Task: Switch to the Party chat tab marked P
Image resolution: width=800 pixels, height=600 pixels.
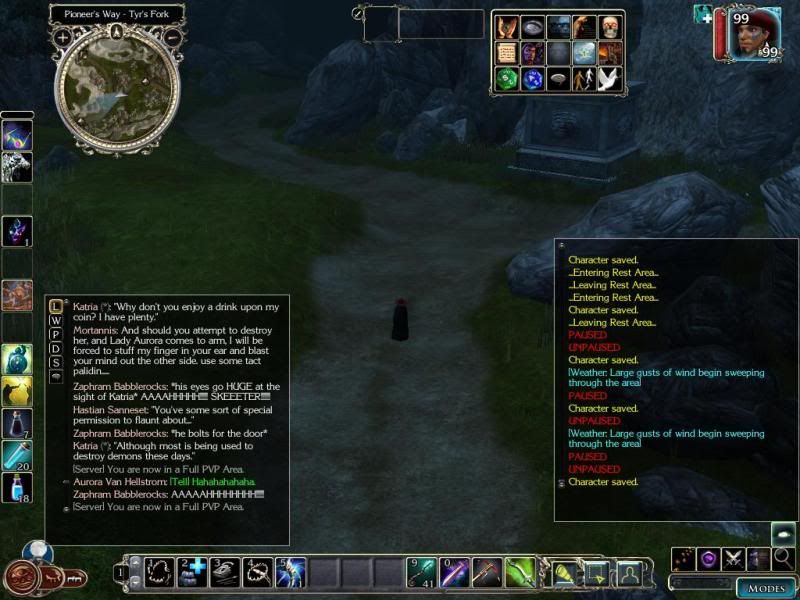Action: [56, 334]
